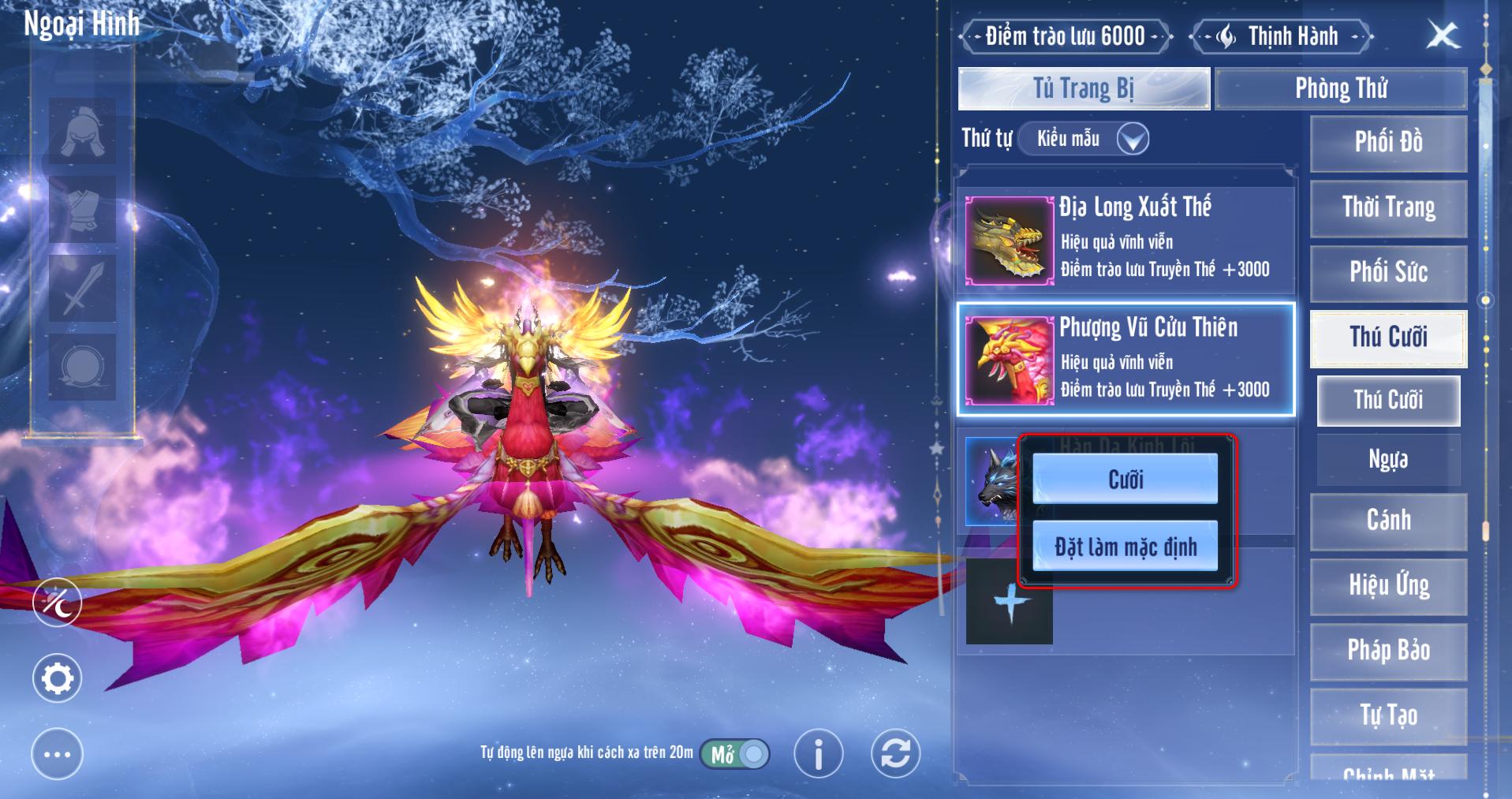Open the Phối Sức category

(x=1388, y=273)
